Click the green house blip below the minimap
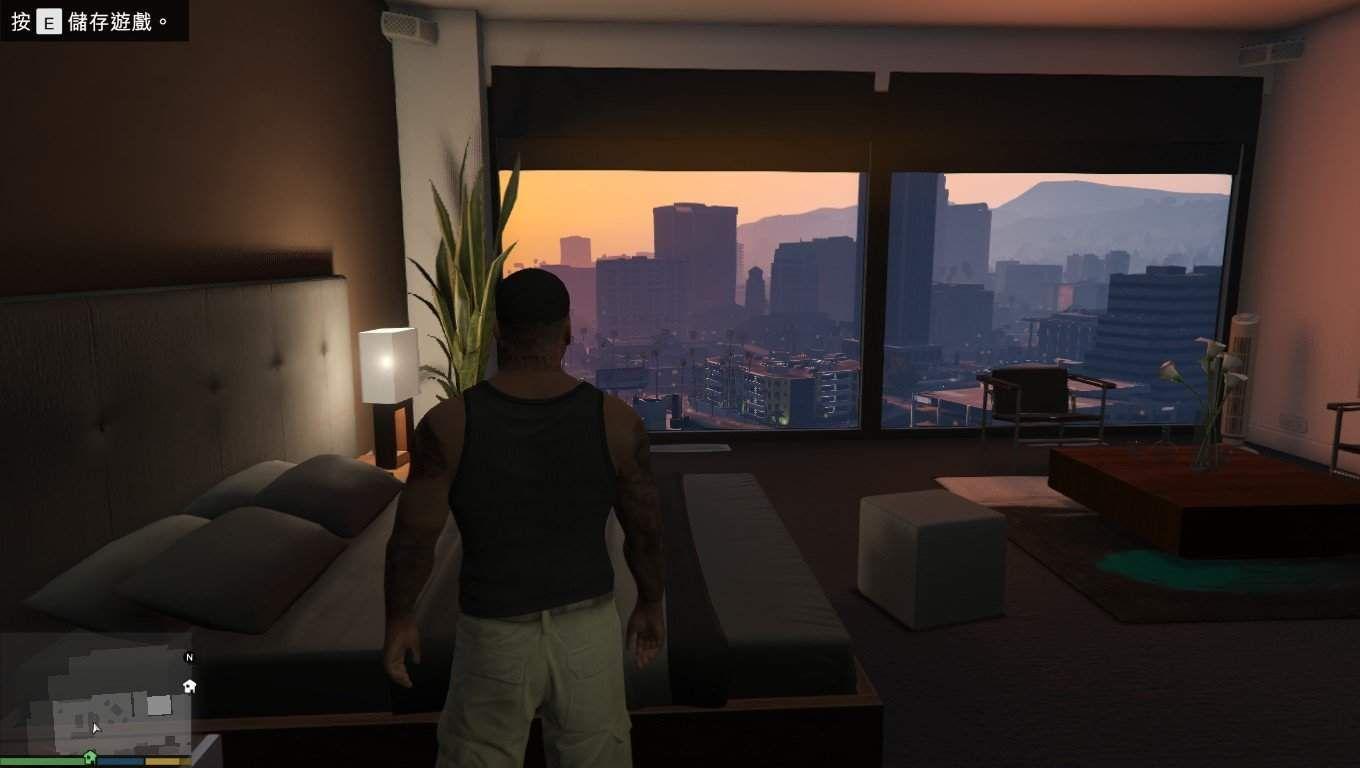This screenshot has width=1360, height=768. (90, 757)
